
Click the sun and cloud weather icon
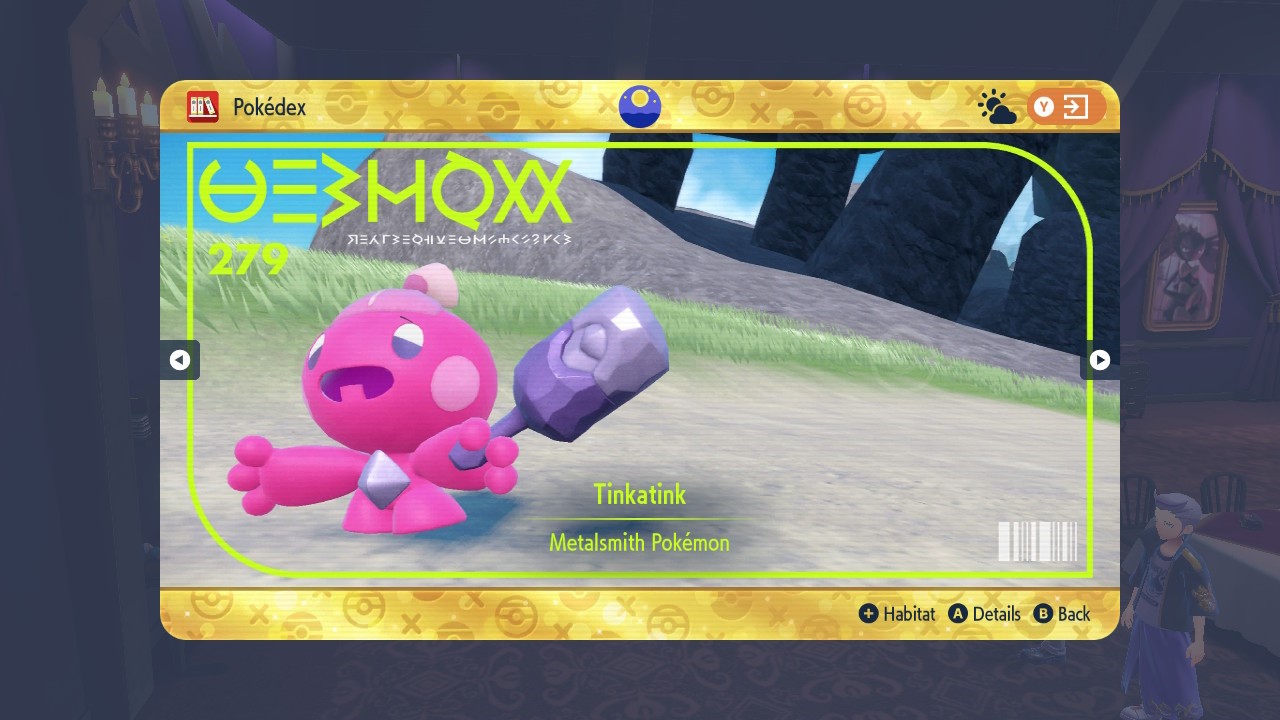(996, 107)
